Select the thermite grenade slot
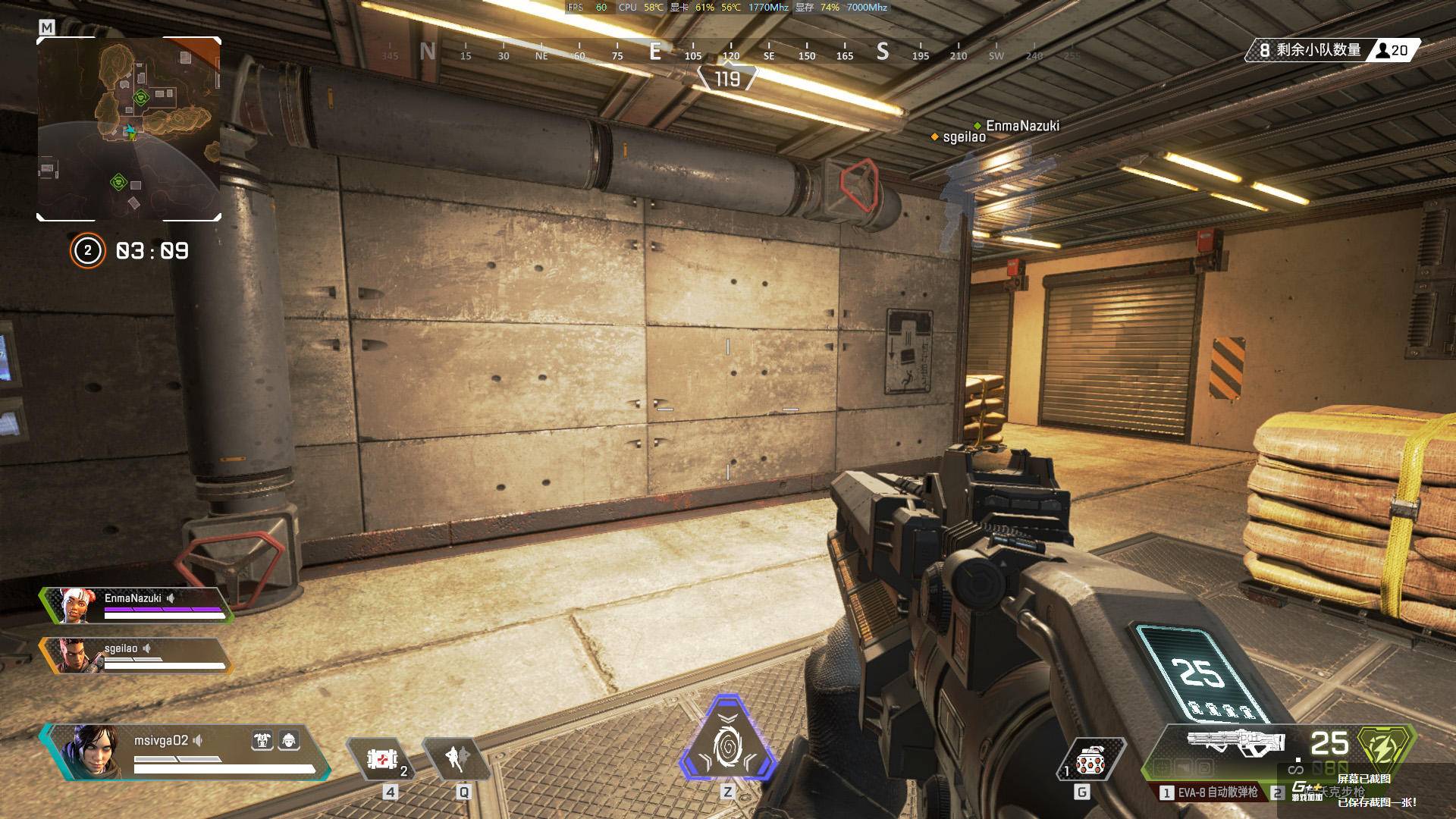Viewport: 1456px width, 819px height. coord(1090,761)
